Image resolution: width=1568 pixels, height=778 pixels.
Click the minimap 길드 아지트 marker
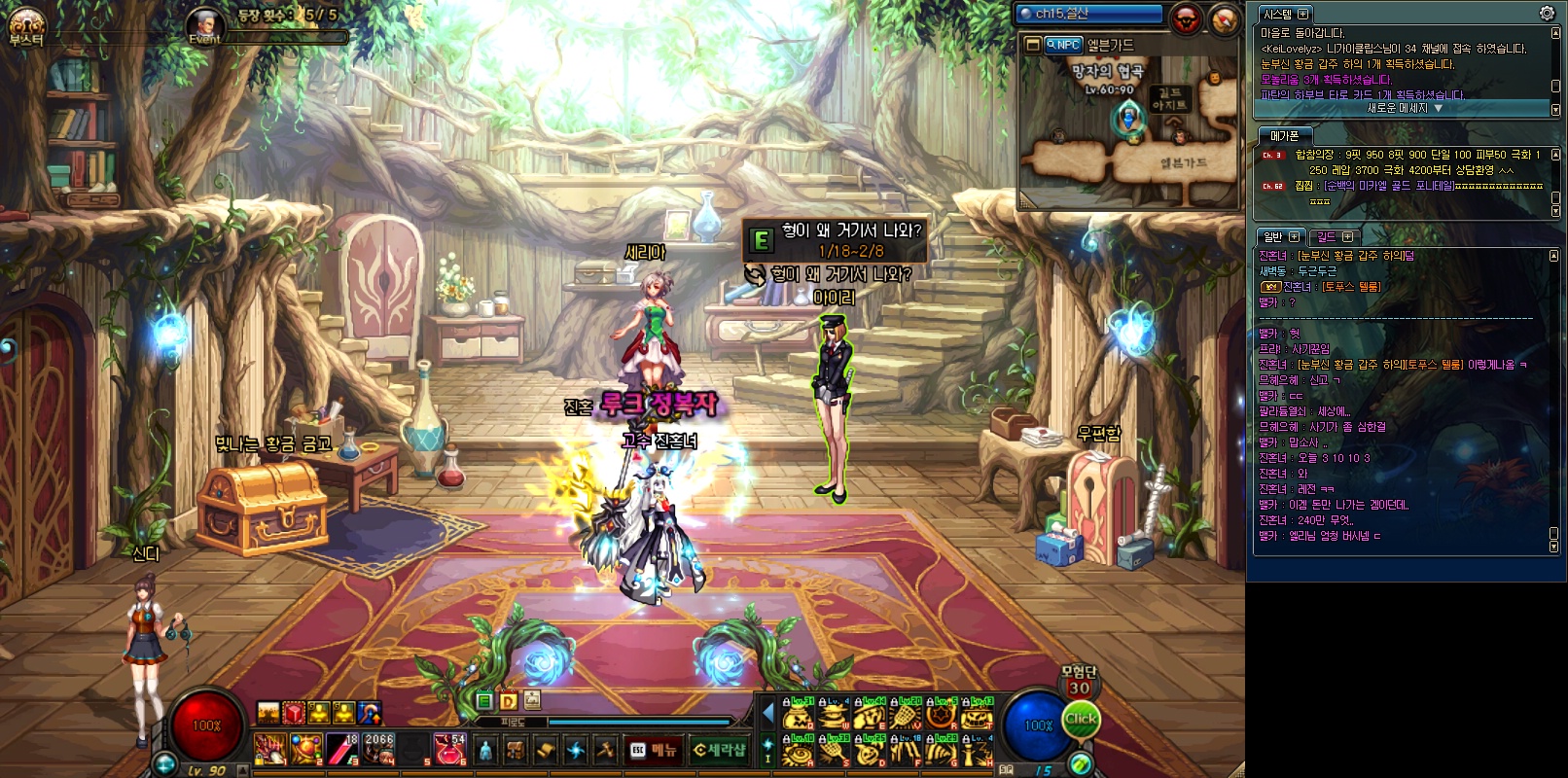click(x=1170, y=100)
